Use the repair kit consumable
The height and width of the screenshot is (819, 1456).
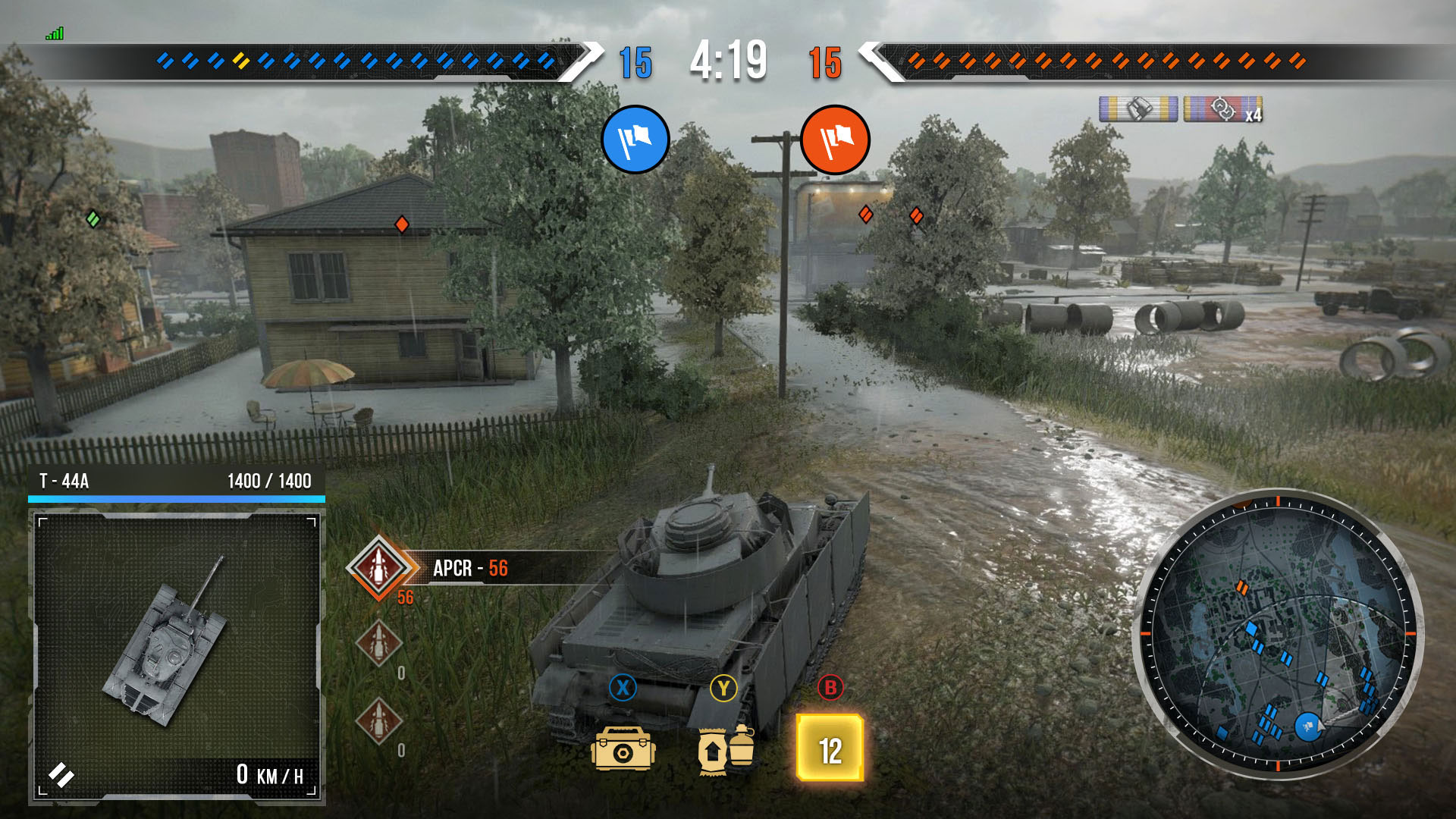[x=623, y=748]
